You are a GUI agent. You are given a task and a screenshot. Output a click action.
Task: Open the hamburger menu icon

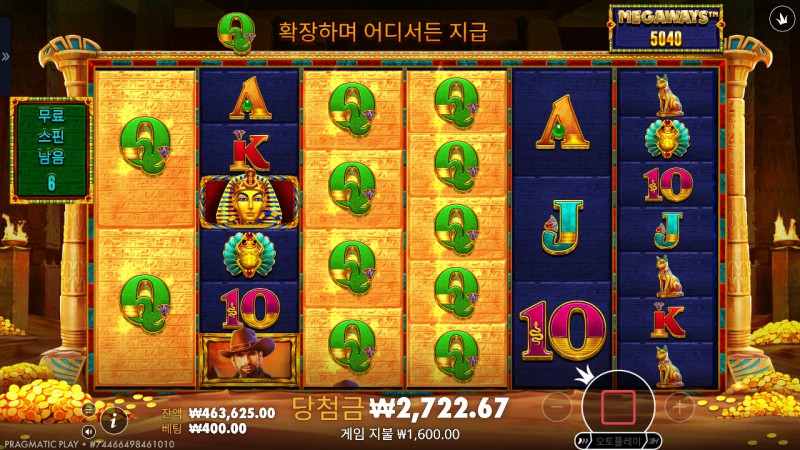tap(88, 409)
